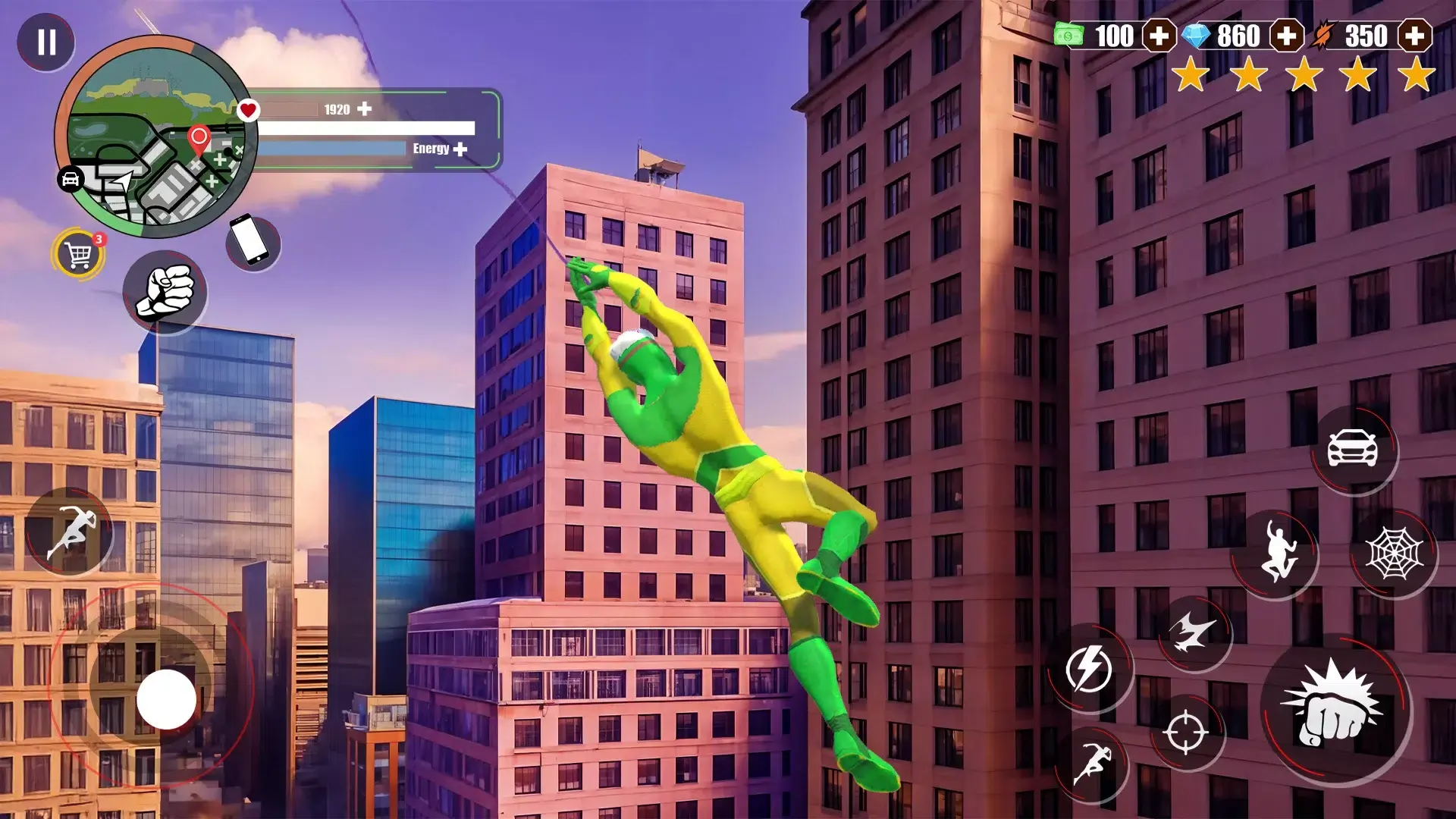
Task: Open the circular city minimap
Action: (x=155, y=136)
